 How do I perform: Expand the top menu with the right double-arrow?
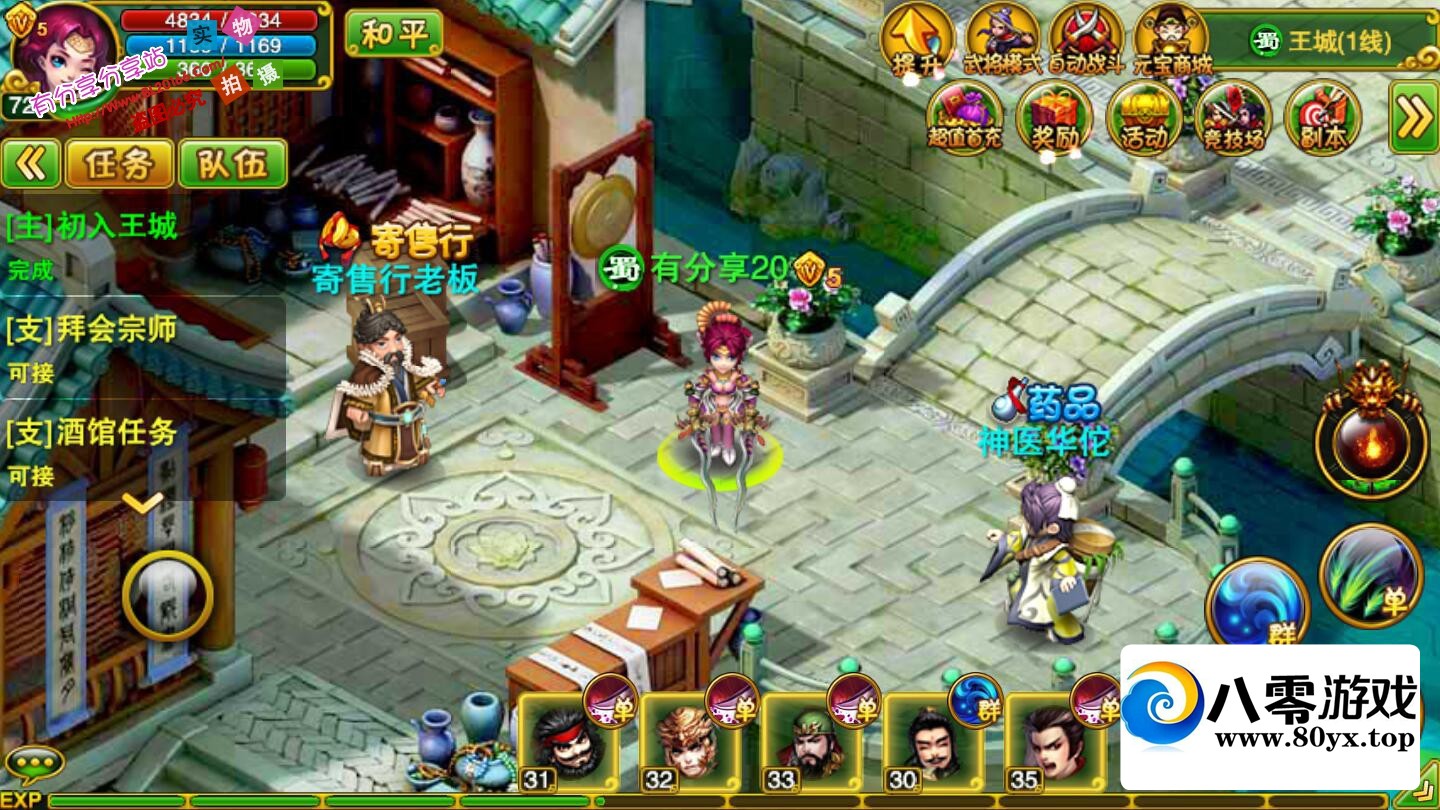(x=1414, y=118)
